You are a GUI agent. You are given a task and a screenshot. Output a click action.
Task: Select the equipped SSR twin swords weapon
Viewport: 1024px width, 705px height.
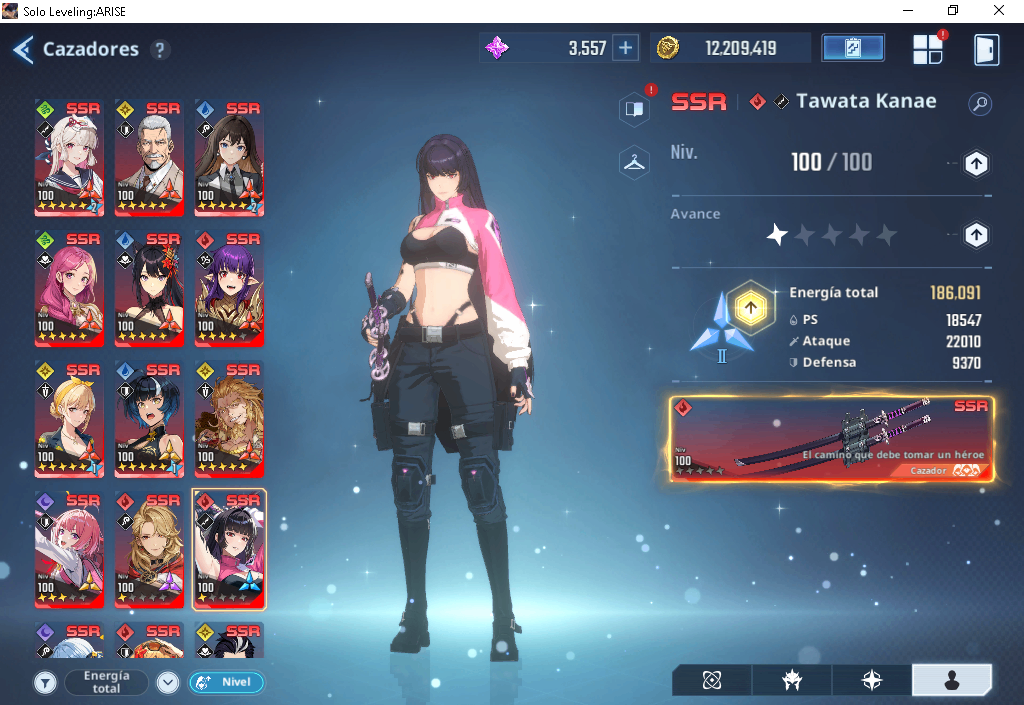[x=832, y=438]
